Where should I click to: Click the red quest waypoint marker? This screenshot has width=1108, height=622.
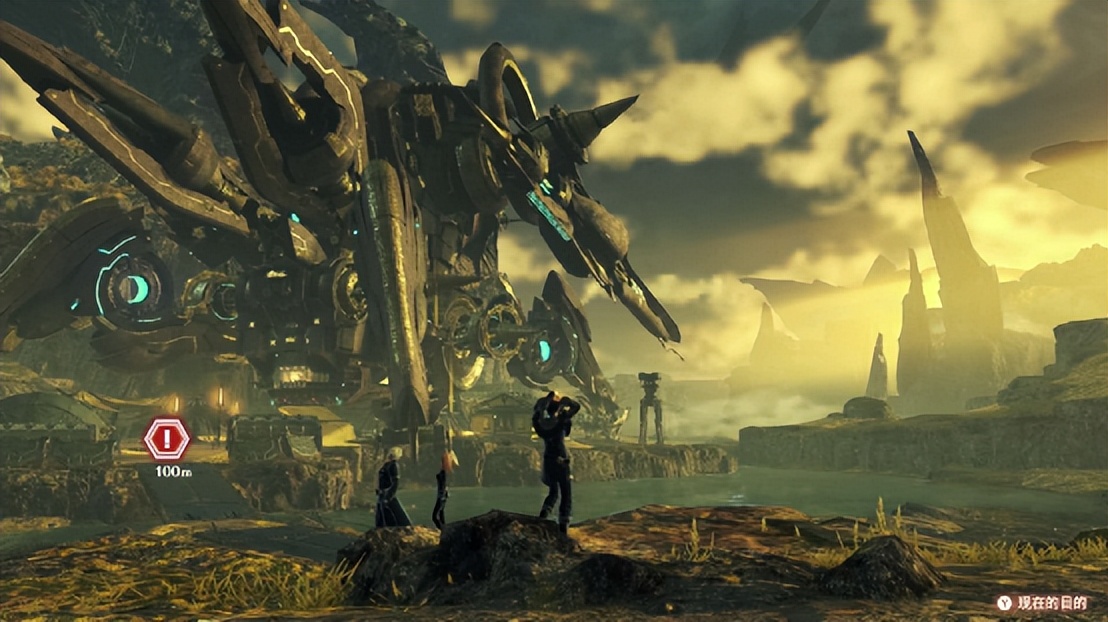coord(166,438)
